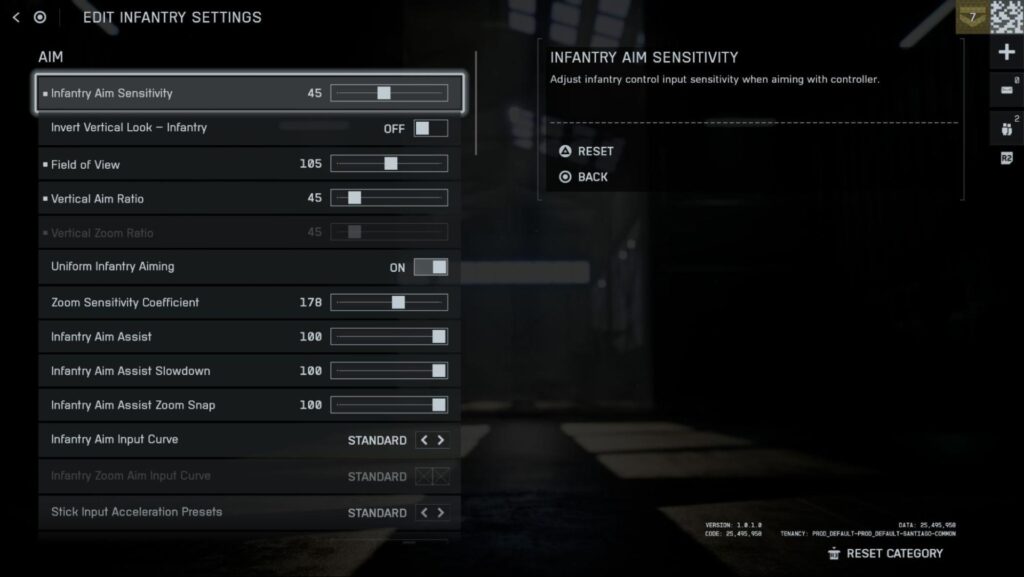Click previous arrow for Infantry Aim Input Curve

coord(424,440)
